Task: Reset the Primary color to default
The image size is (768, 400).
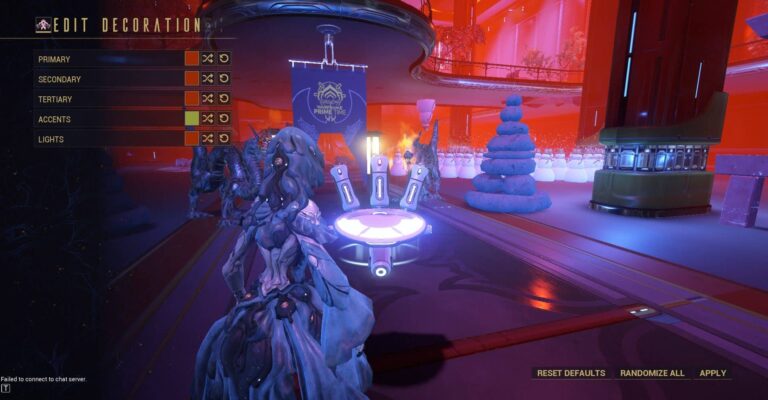Action: [224, 59]
